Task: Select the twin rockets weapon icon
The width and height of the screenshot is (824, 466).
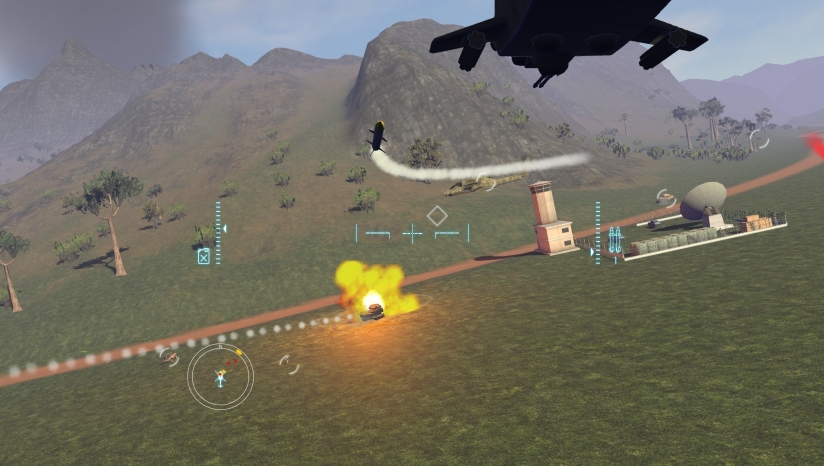Action: (x=615, y=239)
